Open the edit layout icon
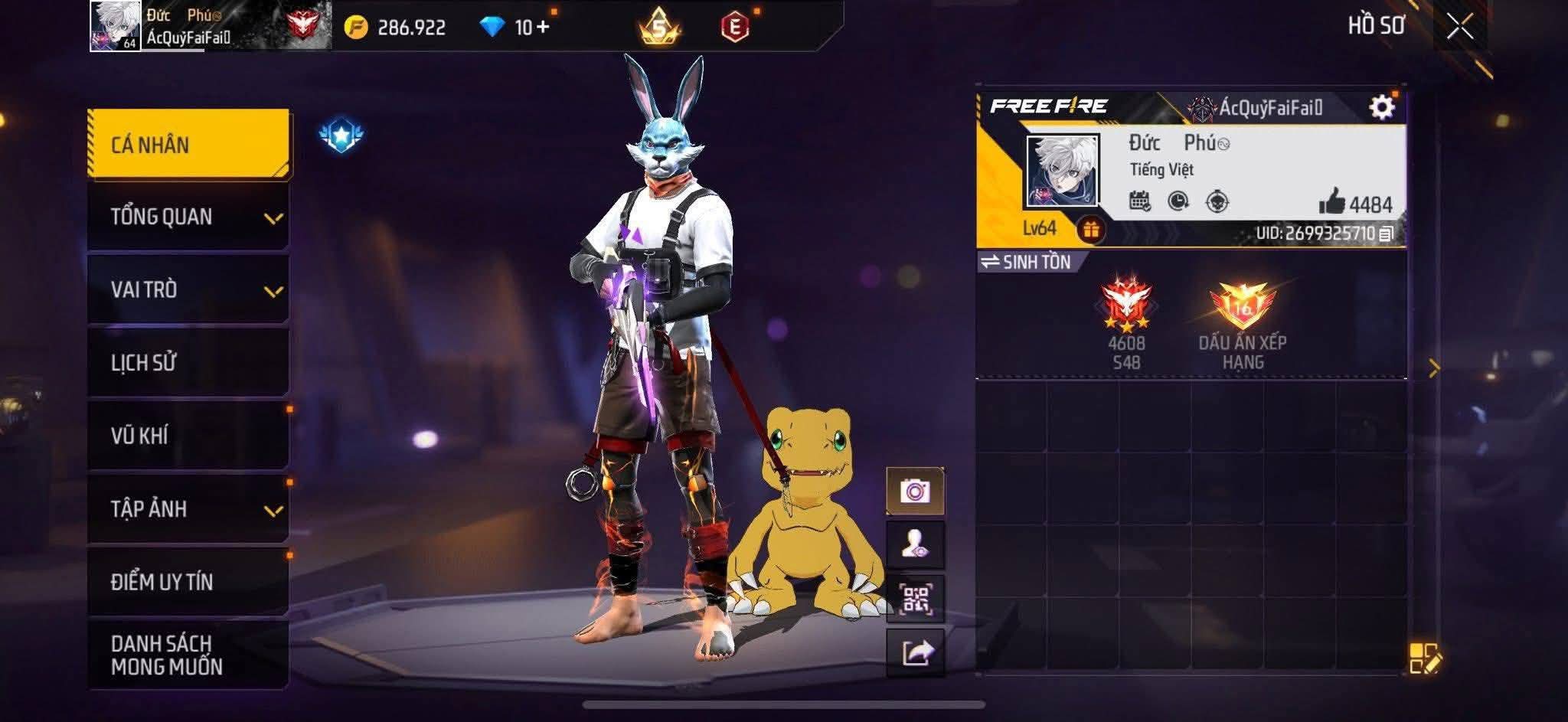Screen dimensions: 1568x722 click(x=1424, y=658)
